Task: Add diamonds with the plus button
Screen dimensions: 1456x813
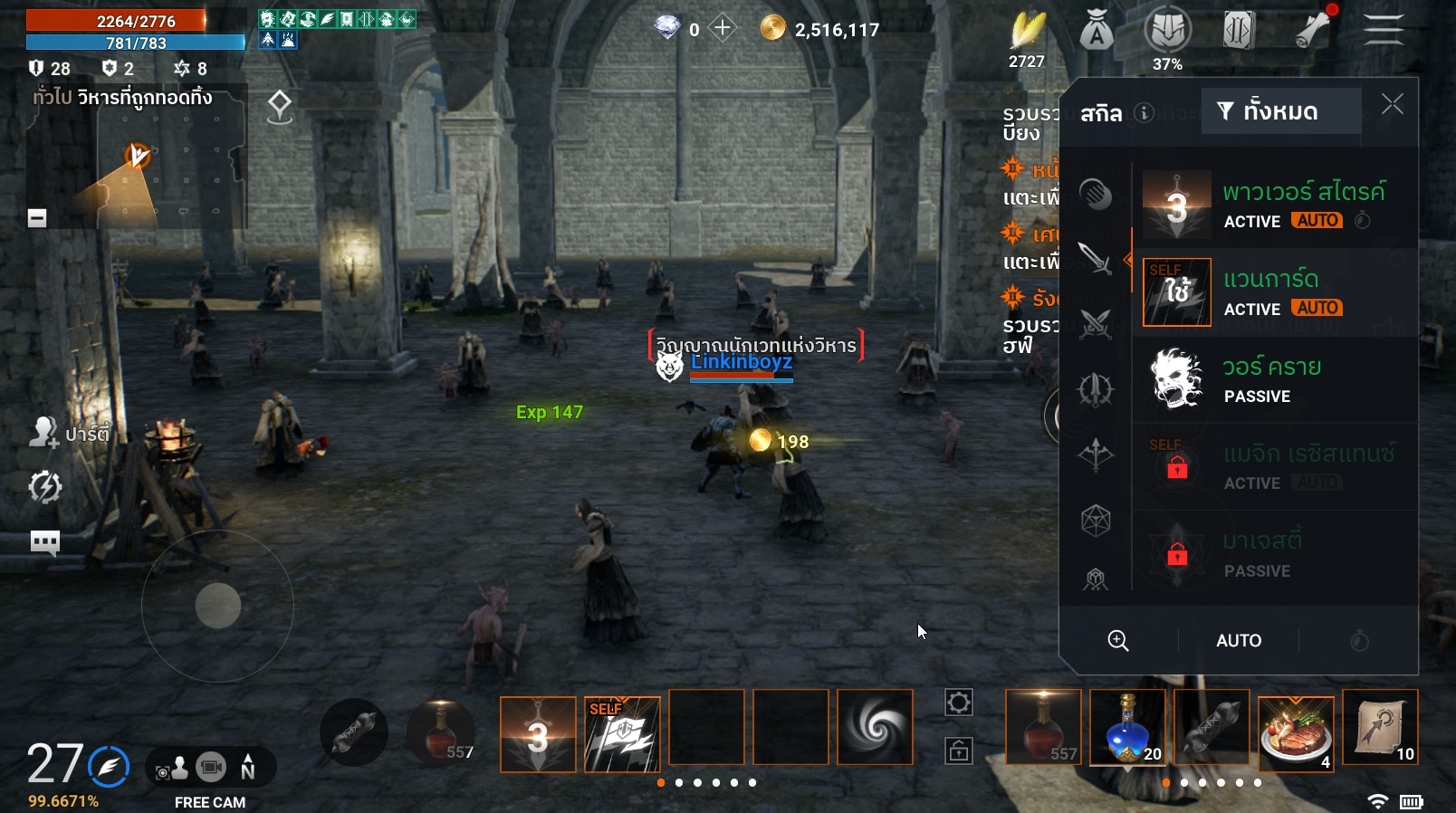Action: point(723,29)
